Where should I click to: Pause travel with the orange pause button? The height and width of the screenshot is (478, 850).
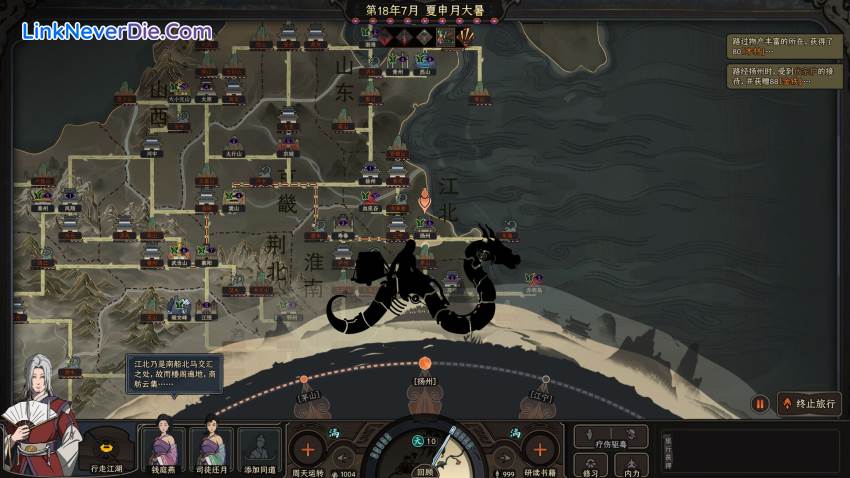(760, 404)
